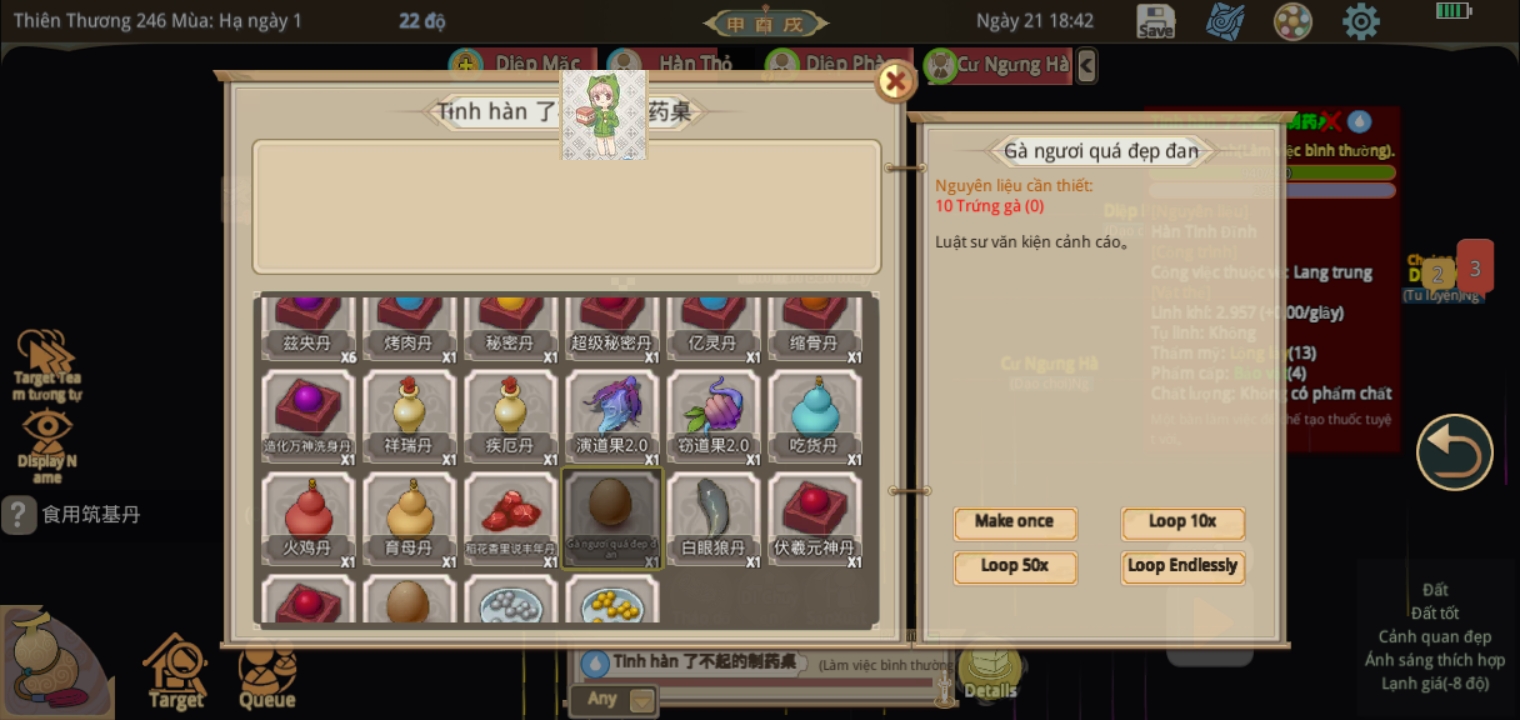
Task: Open the Queue panel icon
Action: coord(266,672)
